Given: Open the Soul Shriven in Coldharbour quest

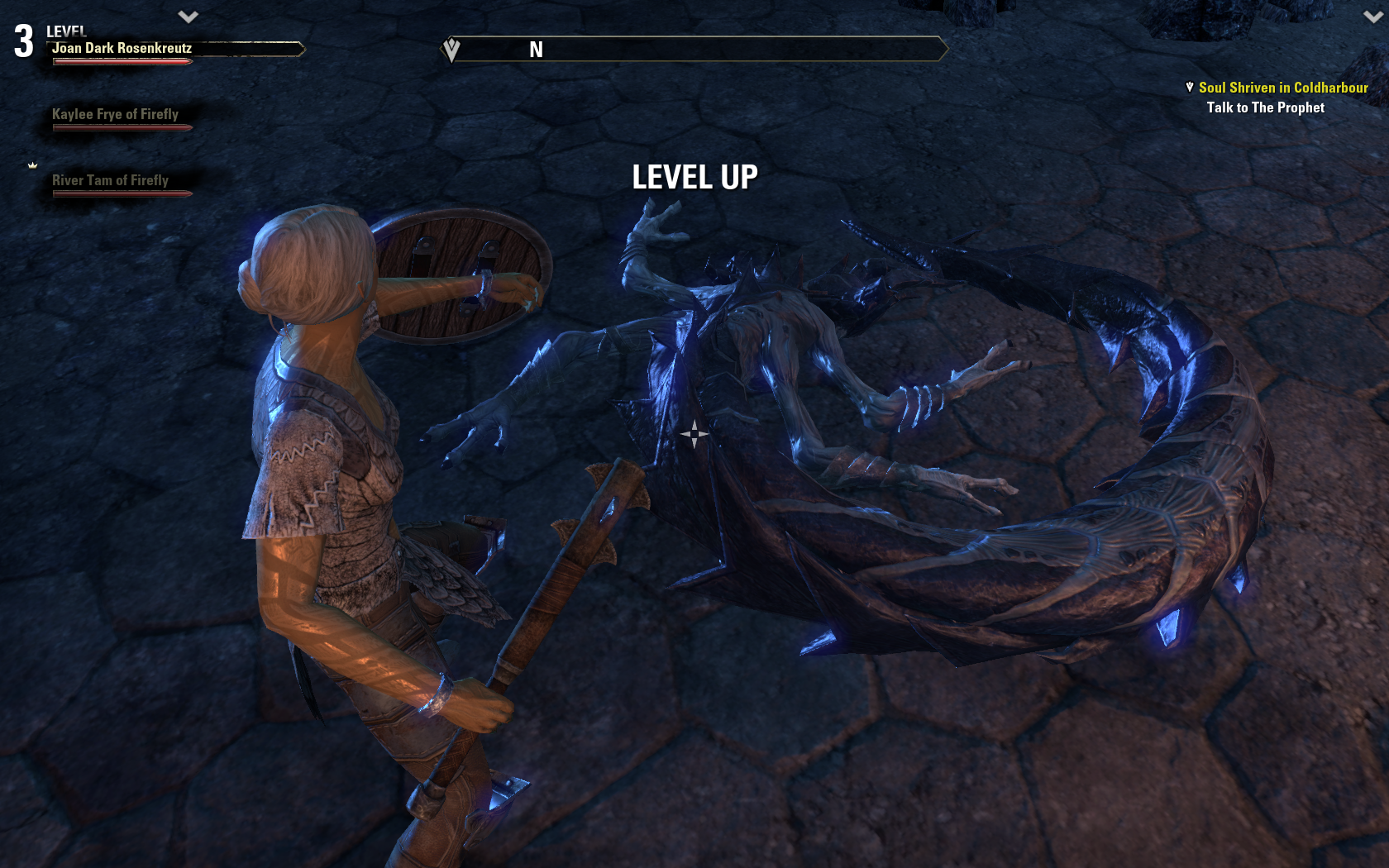Looking at the screenshot, I should 1282,88.
